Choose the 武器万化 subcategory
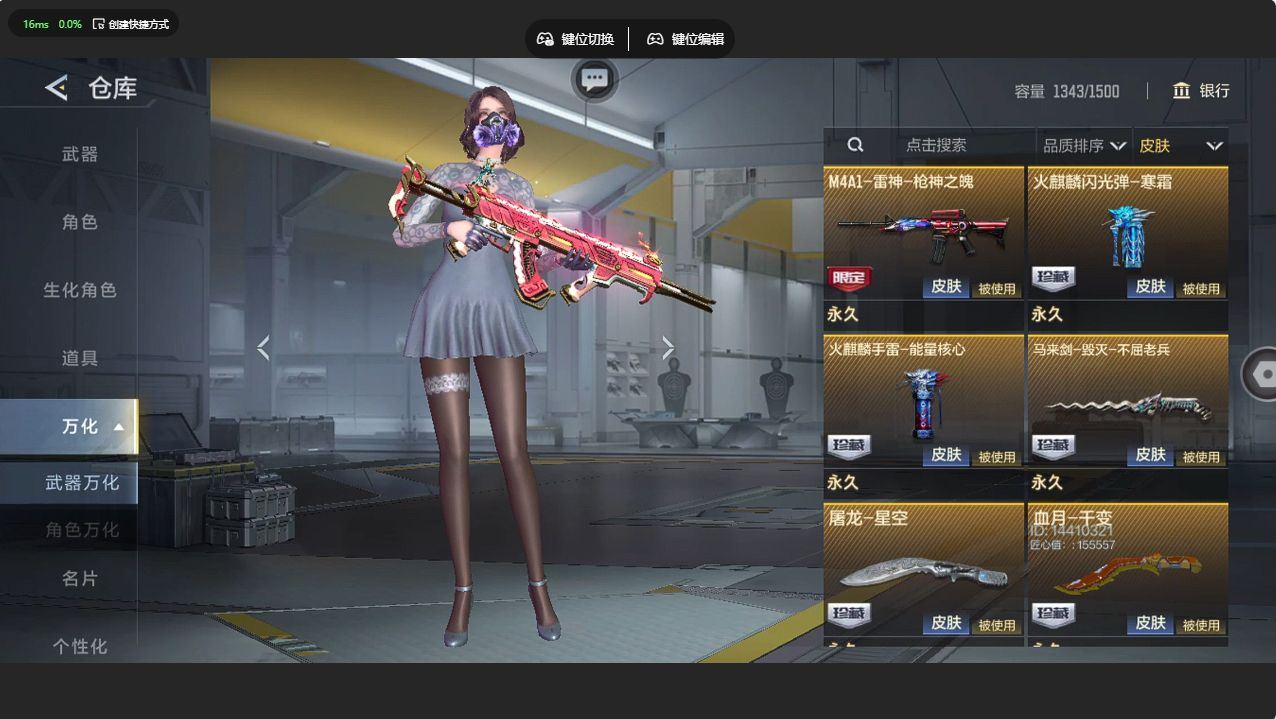The width and height of the screenshot is (1276, 719). tap(82, 483)
